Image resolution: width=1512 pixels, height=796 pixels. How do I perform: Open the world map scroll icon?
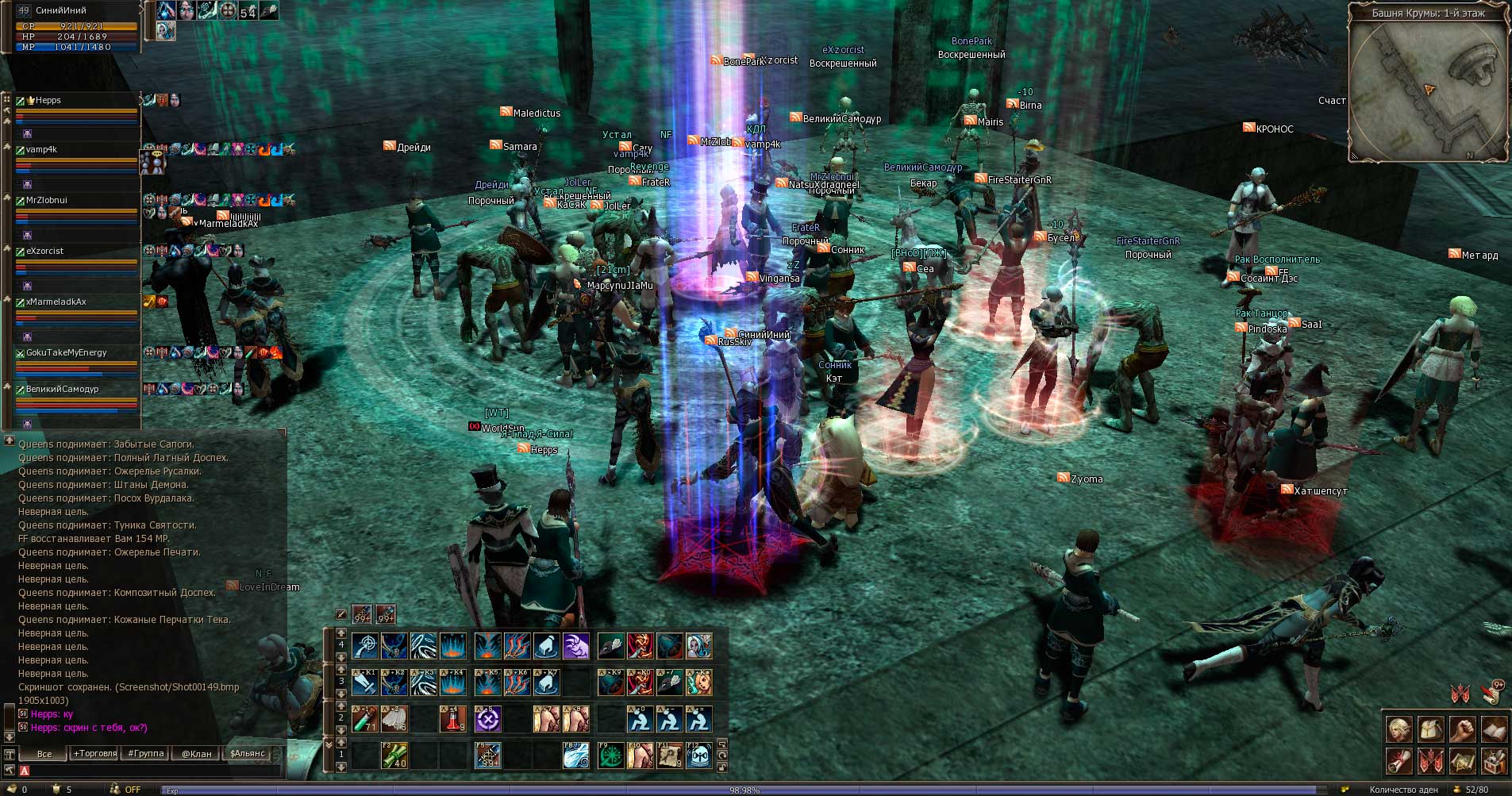(1462, 761)
